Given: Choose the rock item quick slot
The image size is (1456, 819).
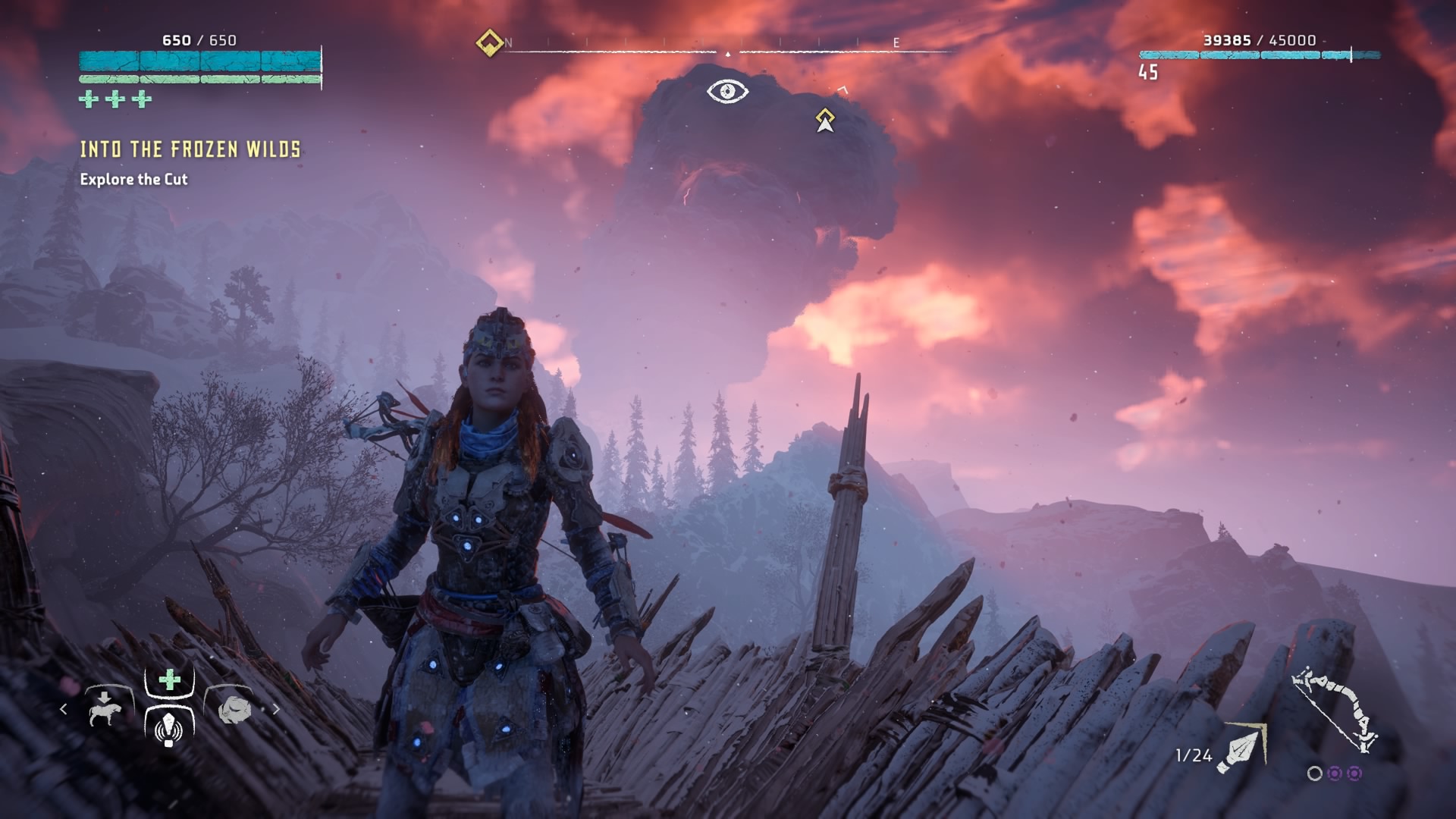Looking at the screenshot, I should tap(235, 709).
